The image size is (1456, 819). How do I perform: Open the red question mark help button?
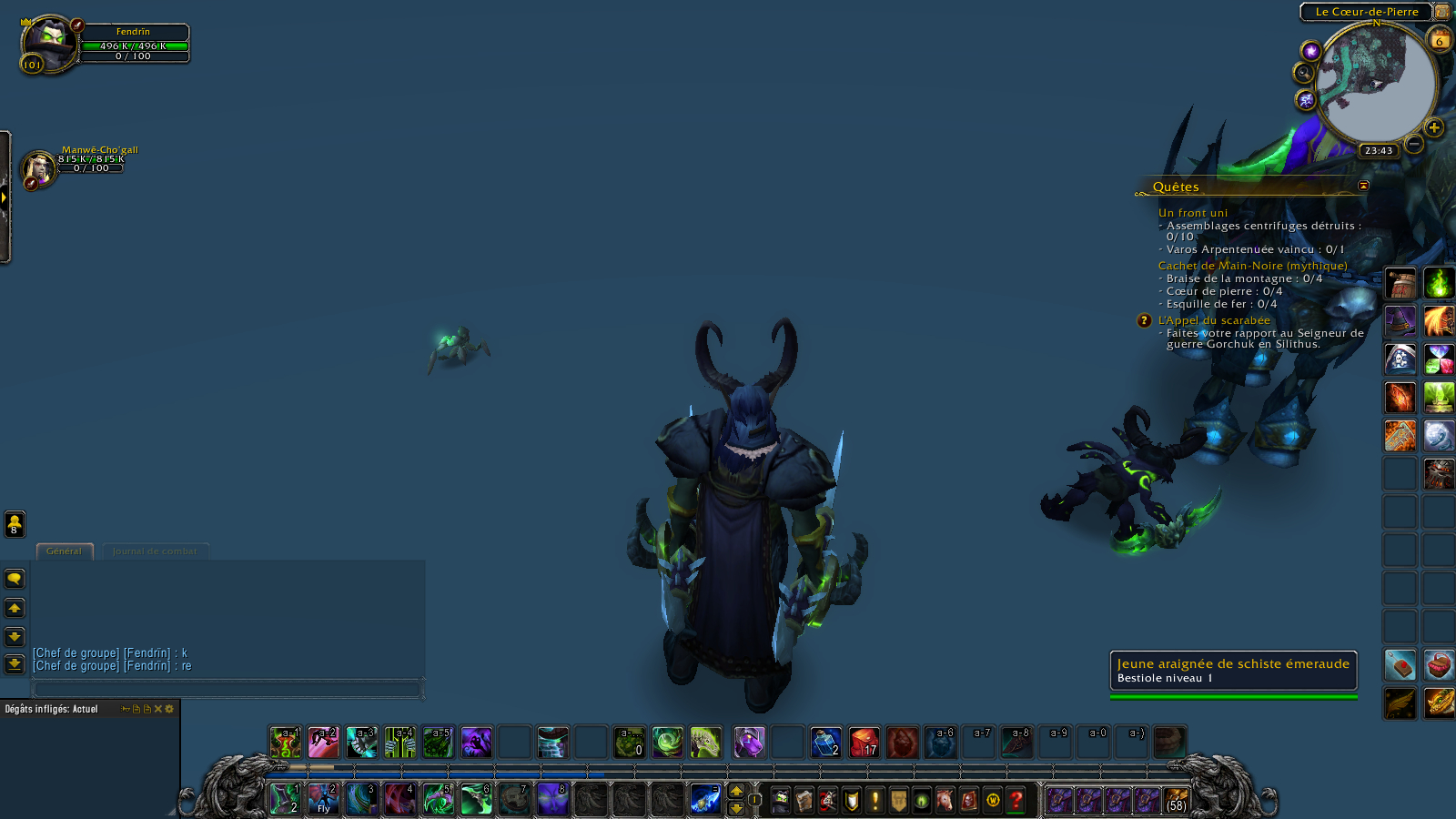(1016, 800)
